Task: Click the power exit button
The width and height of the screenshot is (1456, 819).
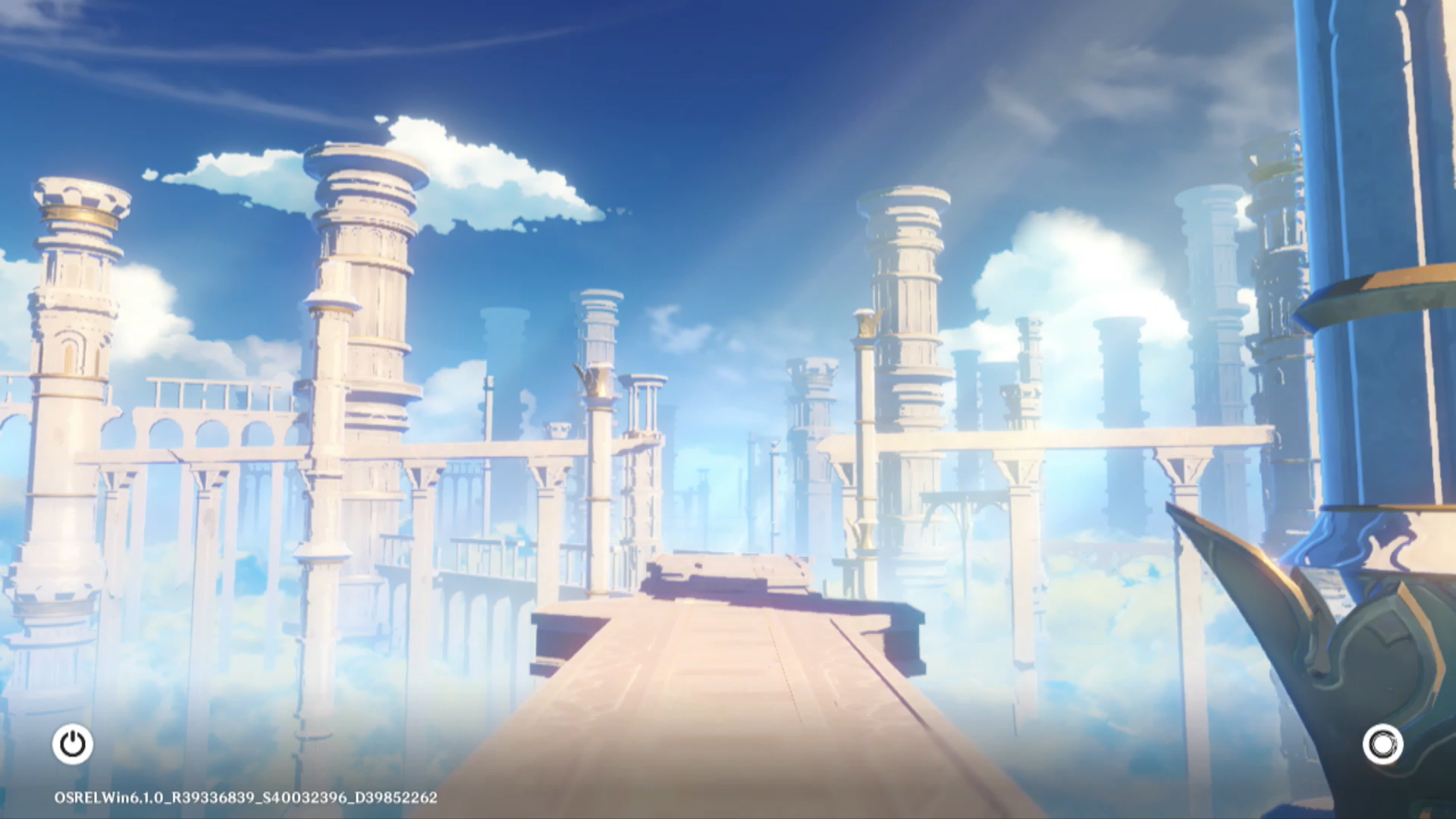Action: 73,744
